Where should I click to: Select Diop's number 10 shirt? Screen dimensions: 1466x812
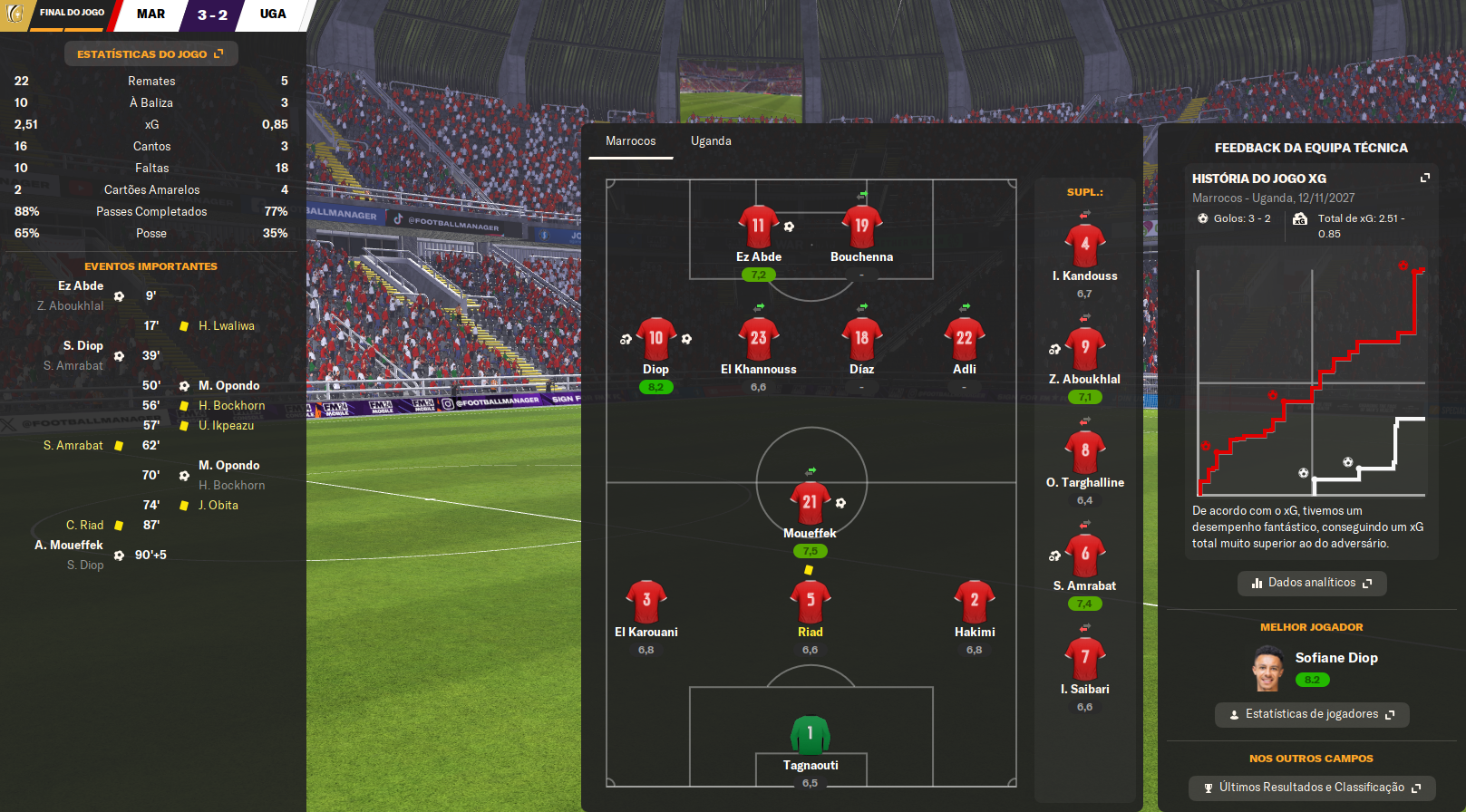(655, 339)
